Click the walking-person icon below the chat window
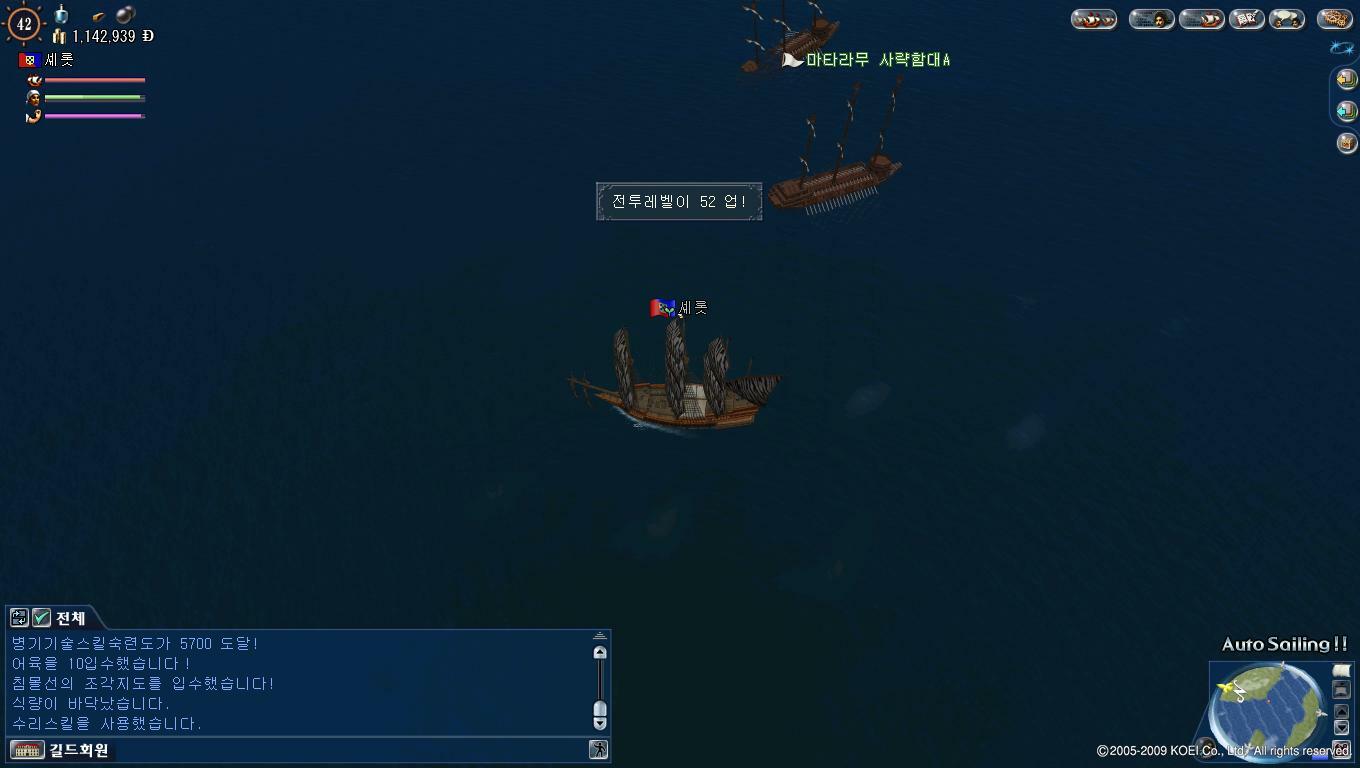Image resolution: width=1360 pixels, height=768 pixels. click(x=597, y=749)
